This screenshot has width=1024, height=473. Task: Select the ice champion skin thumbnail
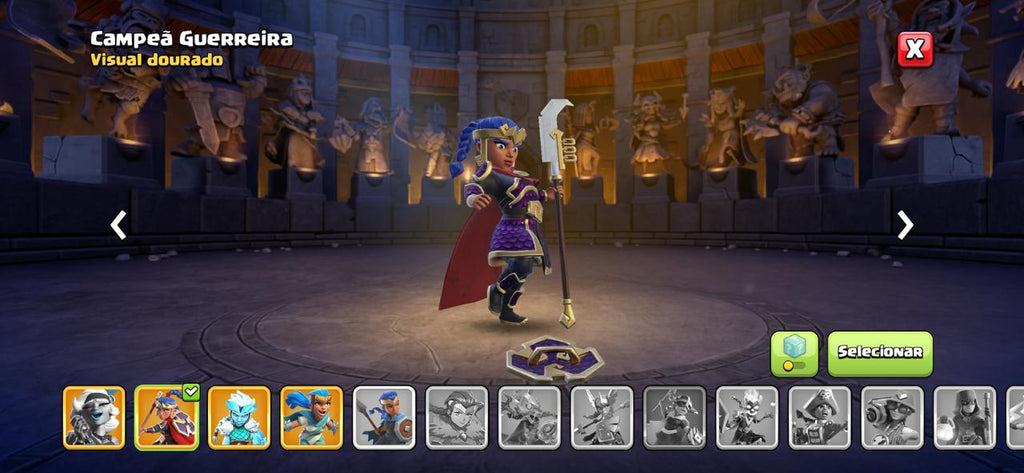click(239, 416)
